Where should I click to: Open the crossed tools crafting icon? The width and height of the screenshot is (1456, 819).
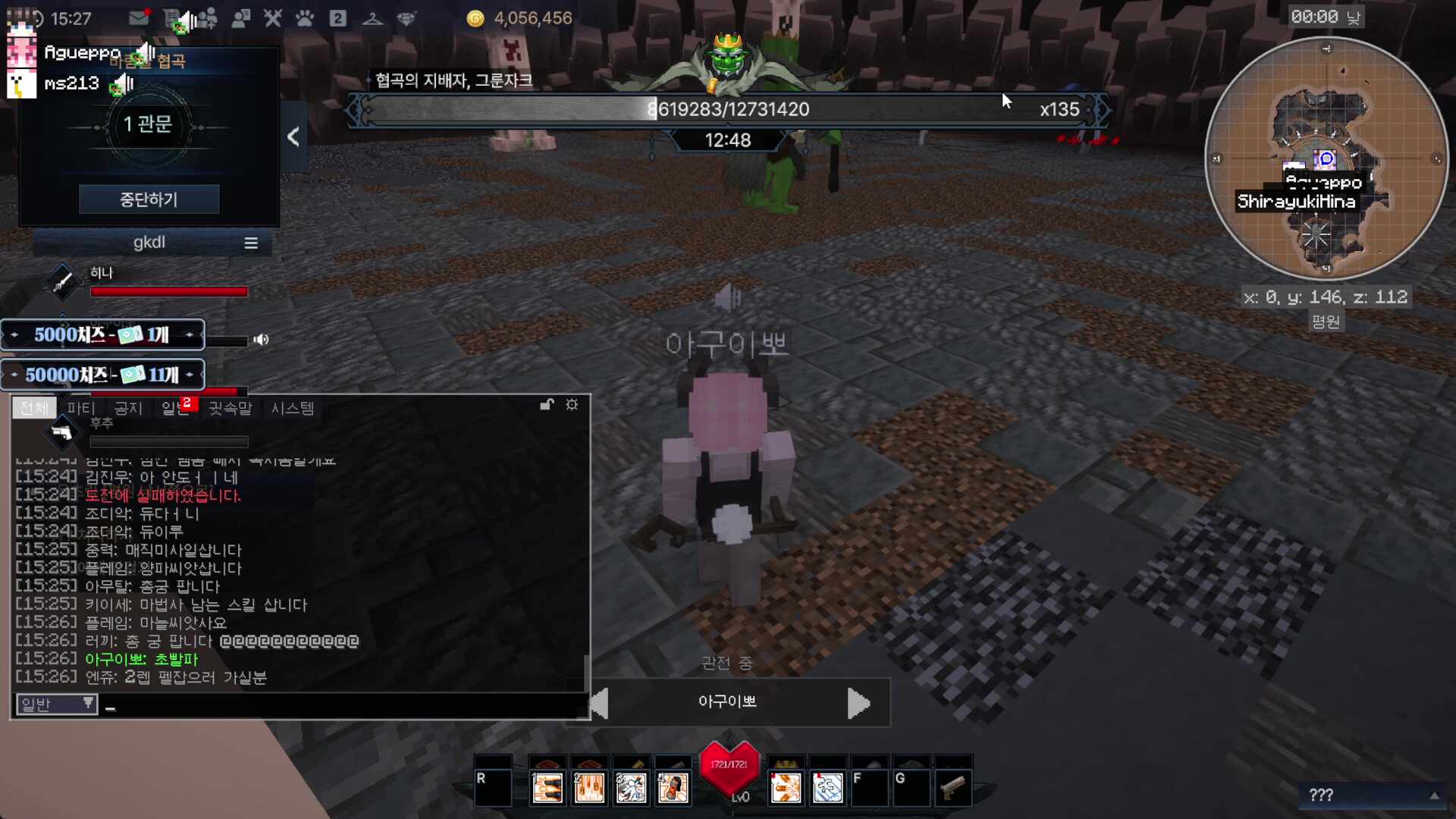[272, 18]
